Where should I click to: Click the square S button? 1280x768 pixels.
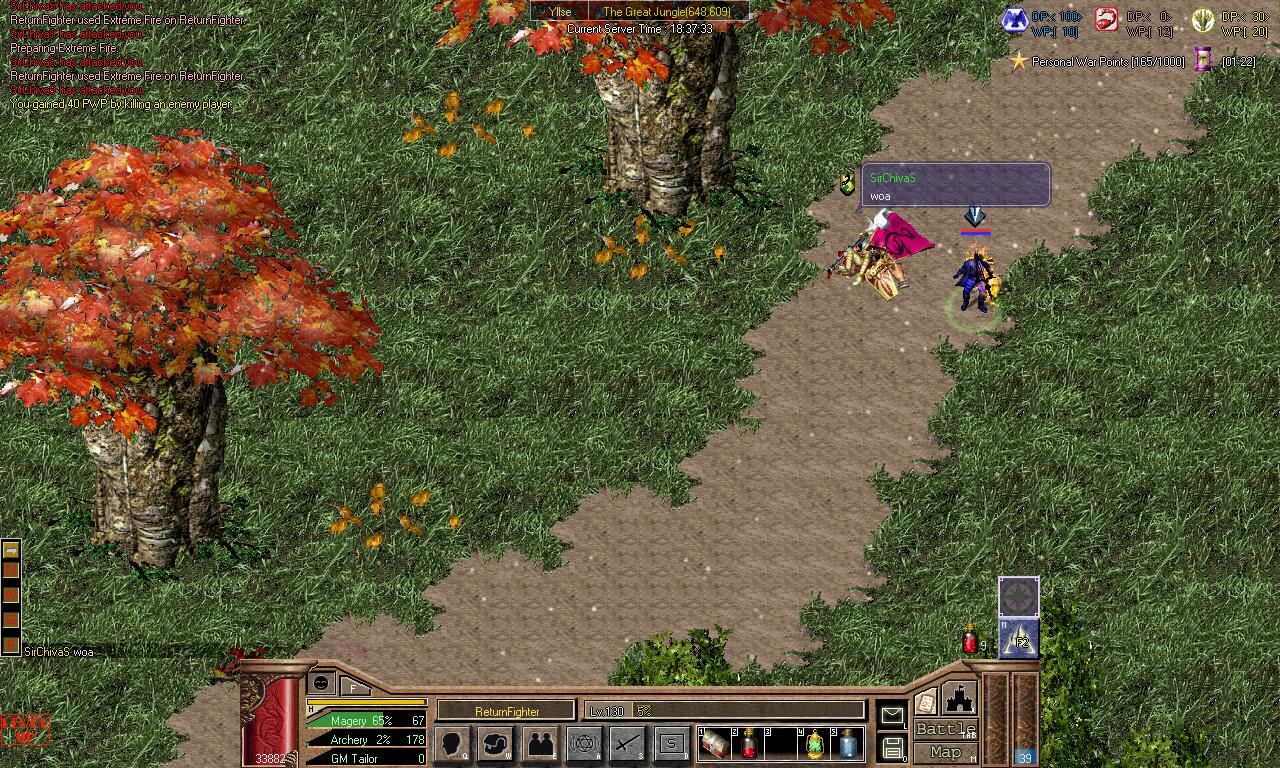tap(672, 743)
